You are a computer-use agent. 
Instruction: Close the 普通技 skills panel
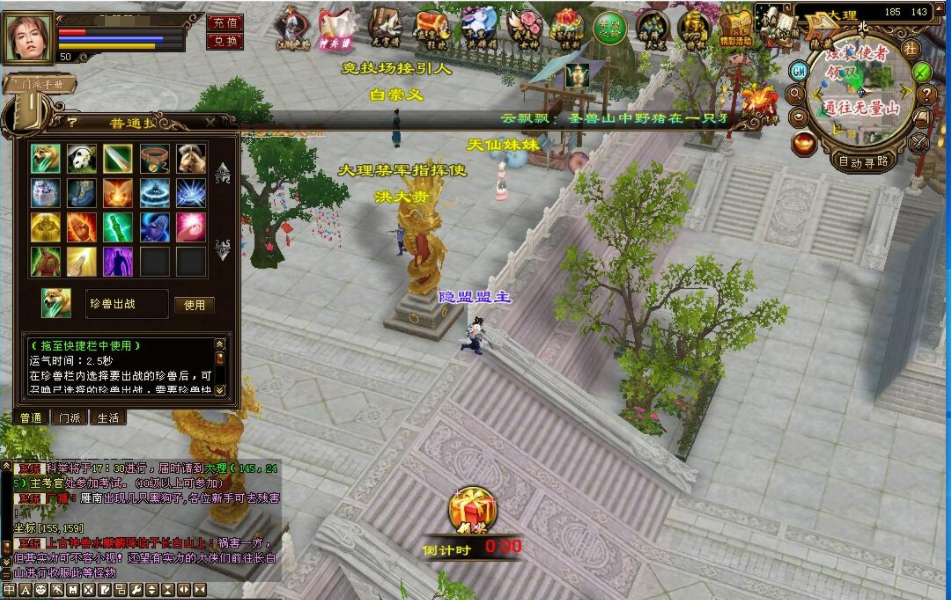click(210, 122)
